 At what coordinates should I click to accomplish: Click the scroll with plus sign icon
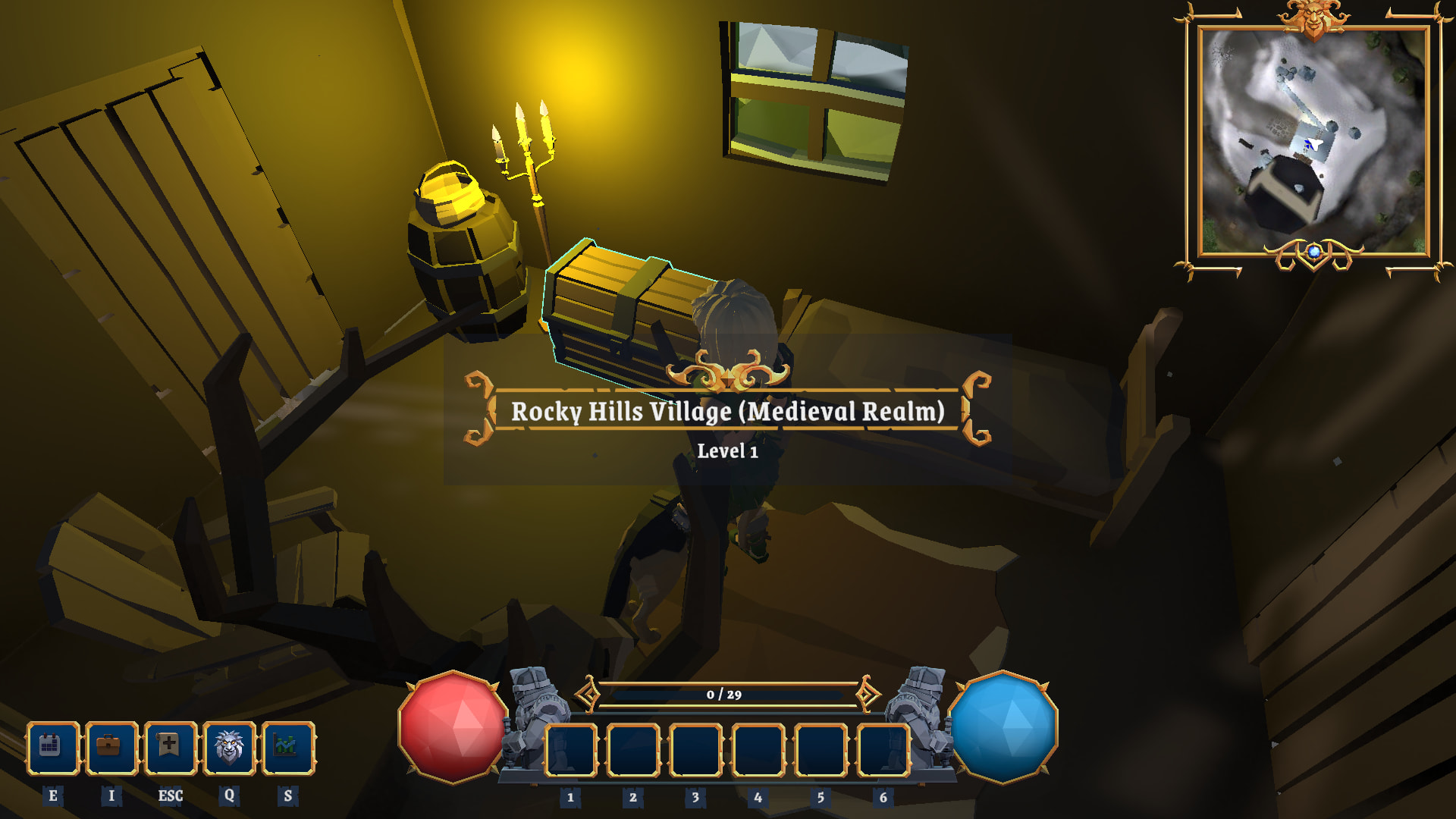170,748
